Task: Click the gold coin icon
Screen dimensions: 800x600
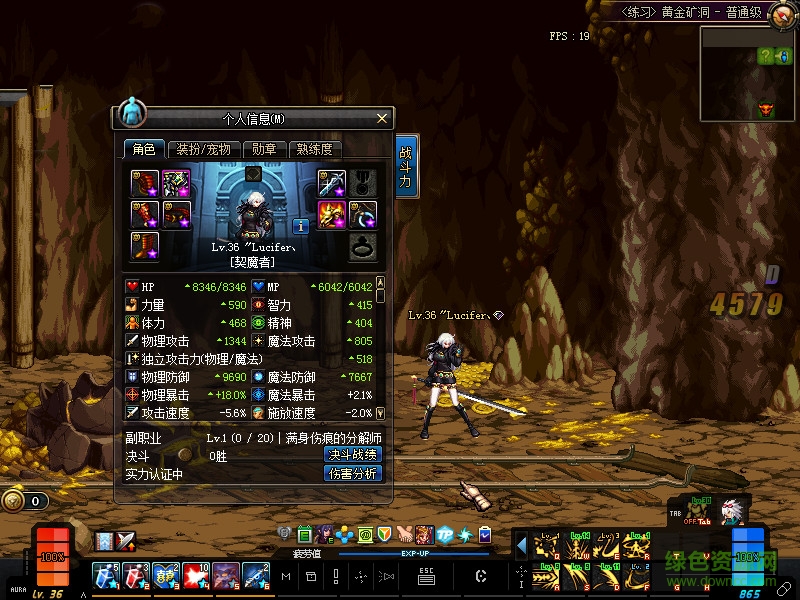Action: pos(13,501)
